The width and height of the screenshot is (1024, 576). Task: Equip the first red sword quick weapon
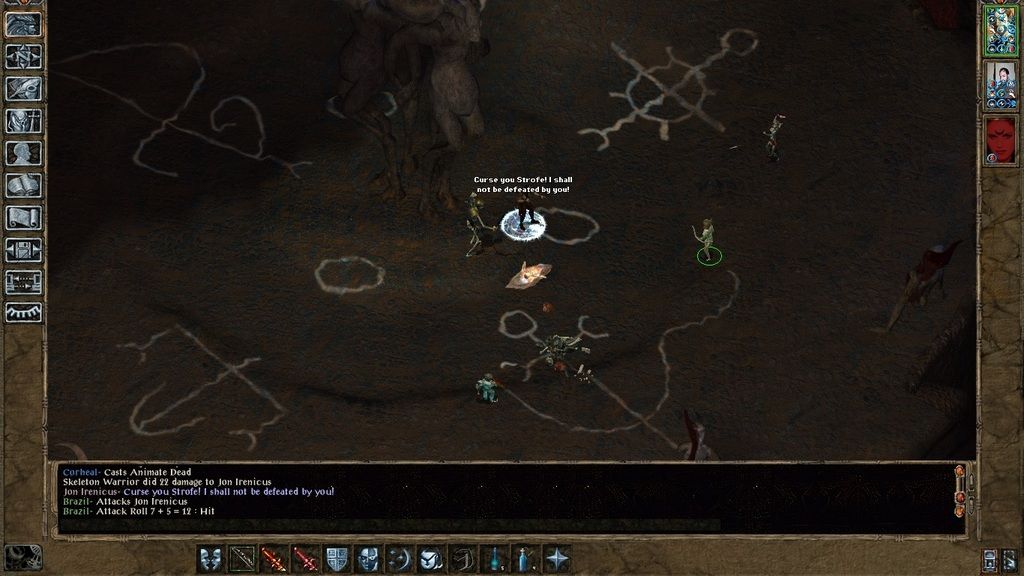274,558
